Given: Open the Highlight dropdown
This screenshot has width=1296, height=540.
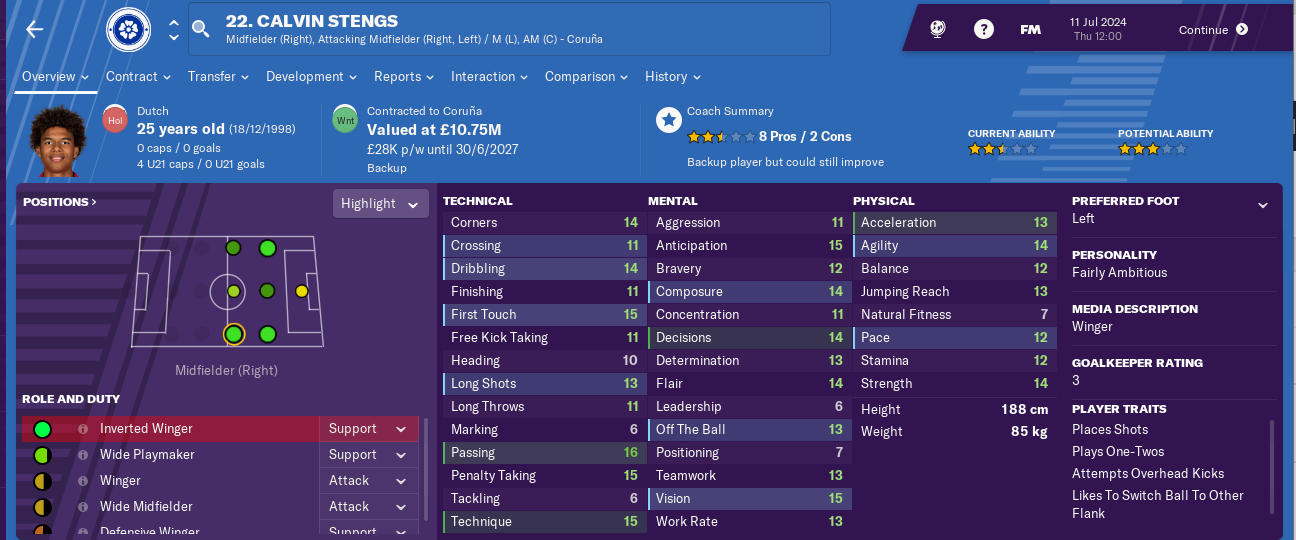Looking at the screenshot, I should coord(380,204).
